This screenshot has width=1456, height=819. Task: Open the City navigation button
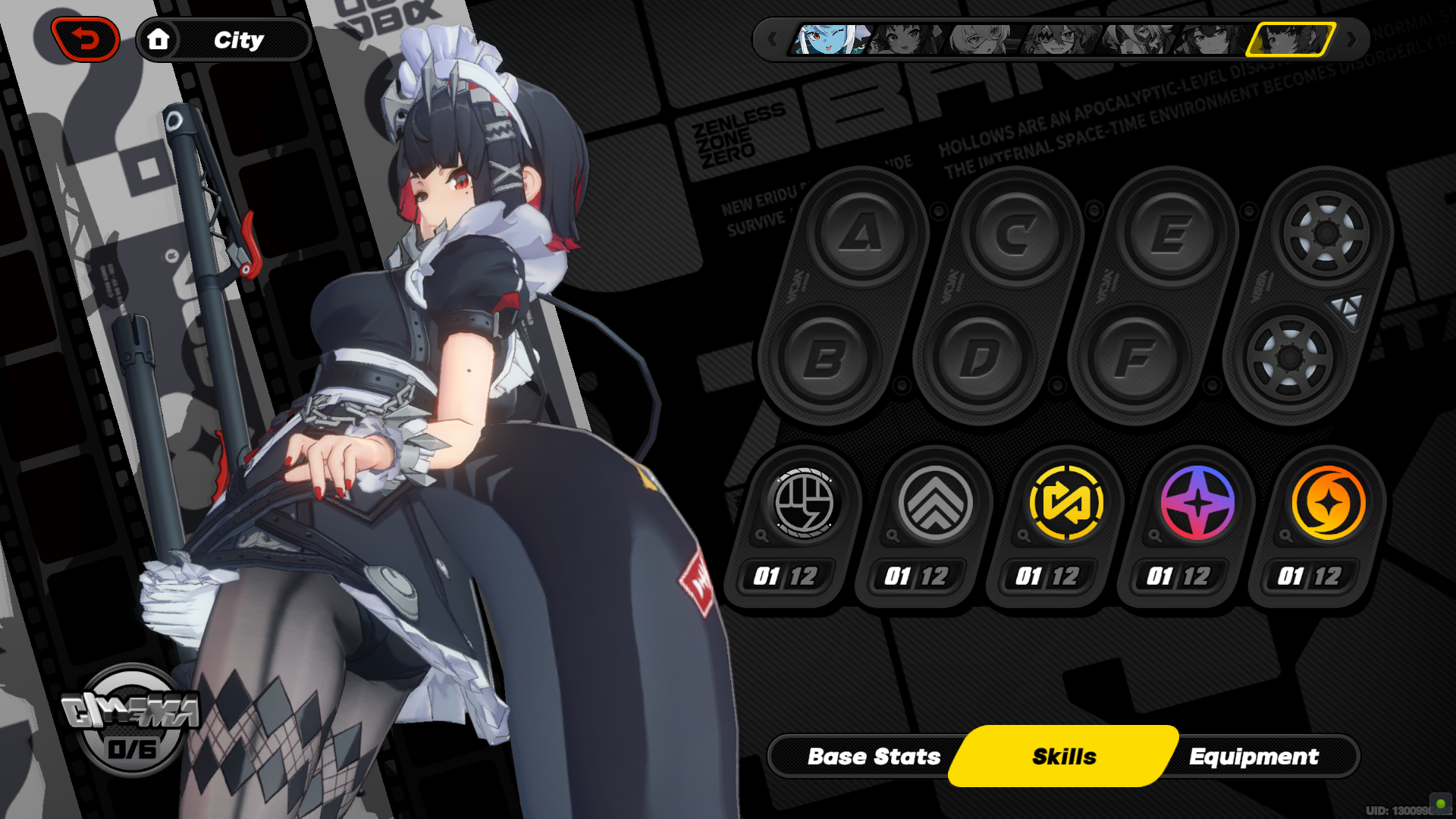click(x=222, y=40)
